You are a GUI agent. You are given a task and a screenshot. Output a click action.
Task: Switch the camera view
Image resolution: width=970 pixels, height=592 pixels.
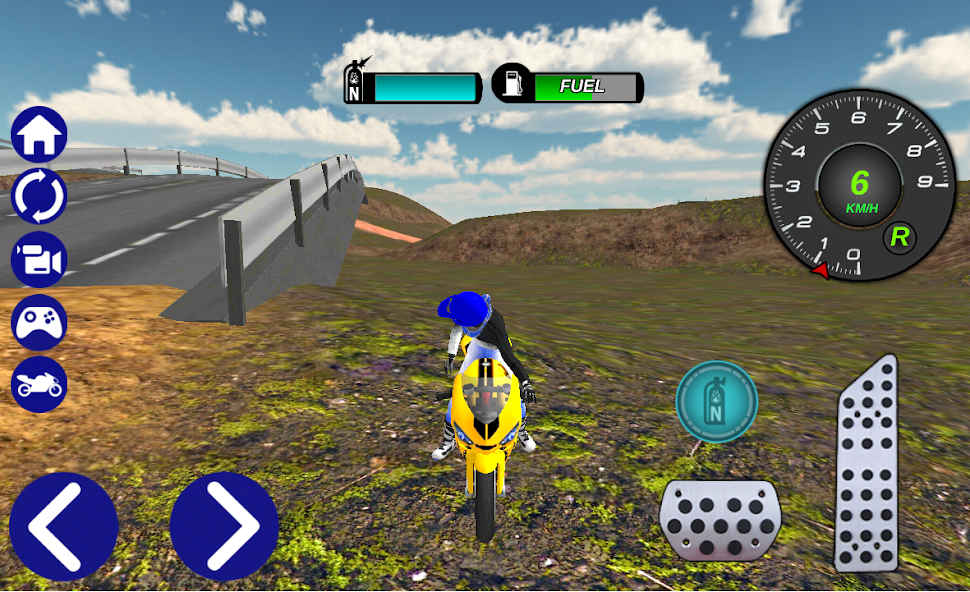click(x=39, y=260)
